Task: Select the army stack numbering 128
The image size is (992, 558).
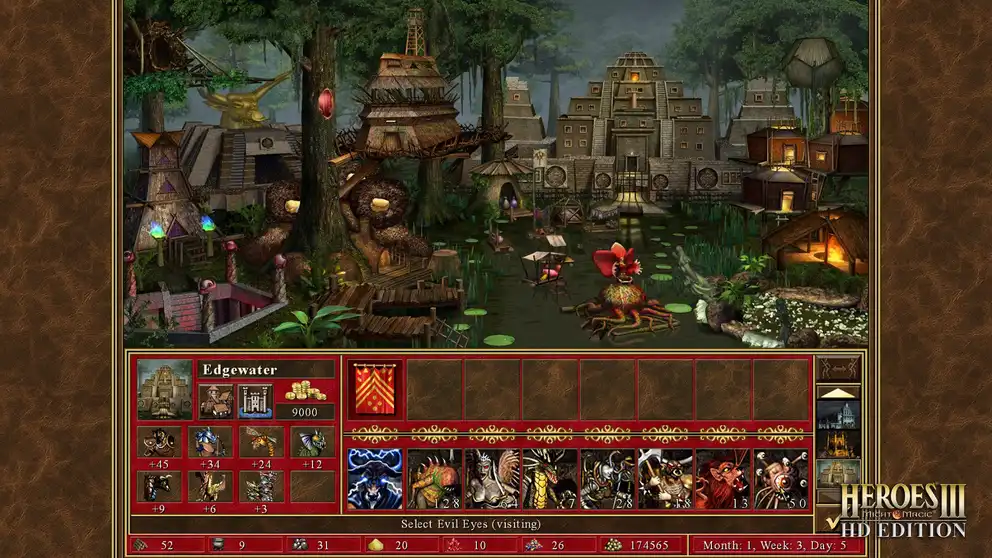Action: [x=434, y=479]
